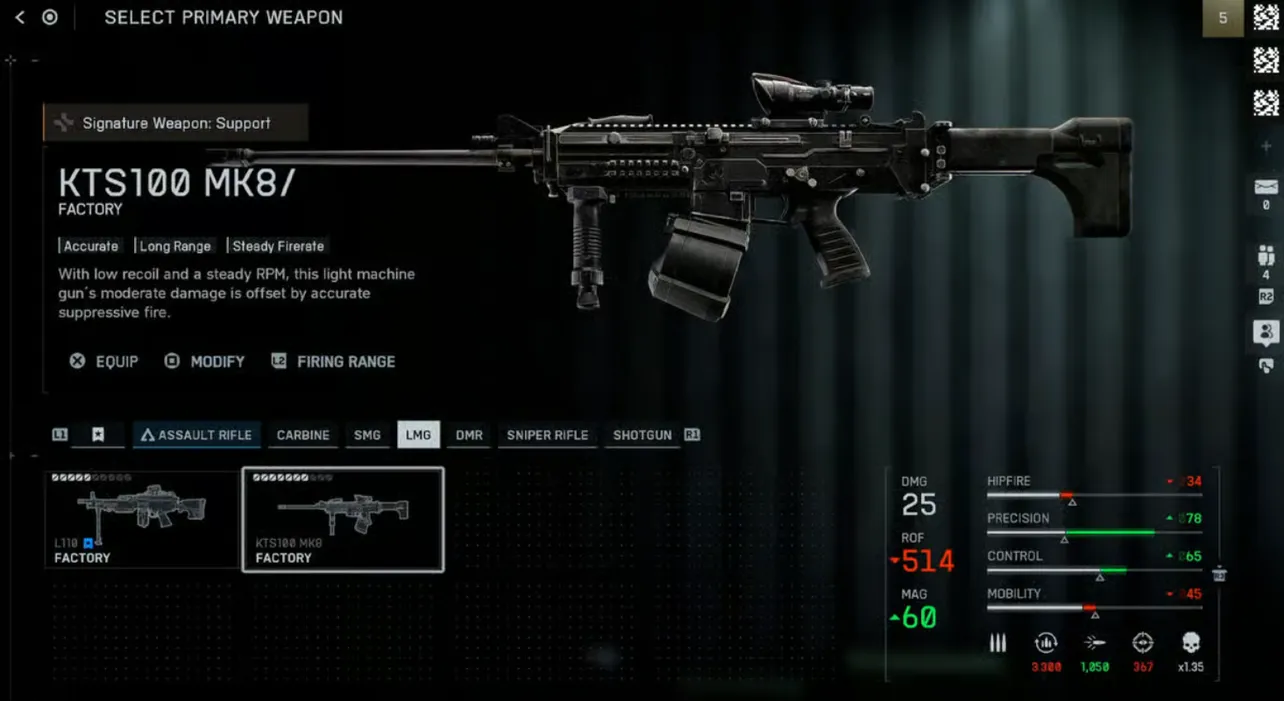Enter the Firing Range

coord(334,361)
